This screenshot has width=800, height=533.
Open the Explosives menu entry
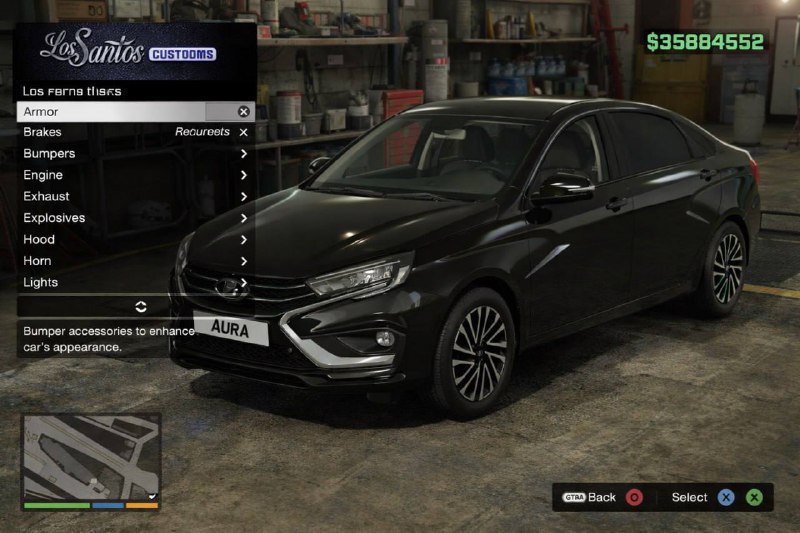[135, 218]
